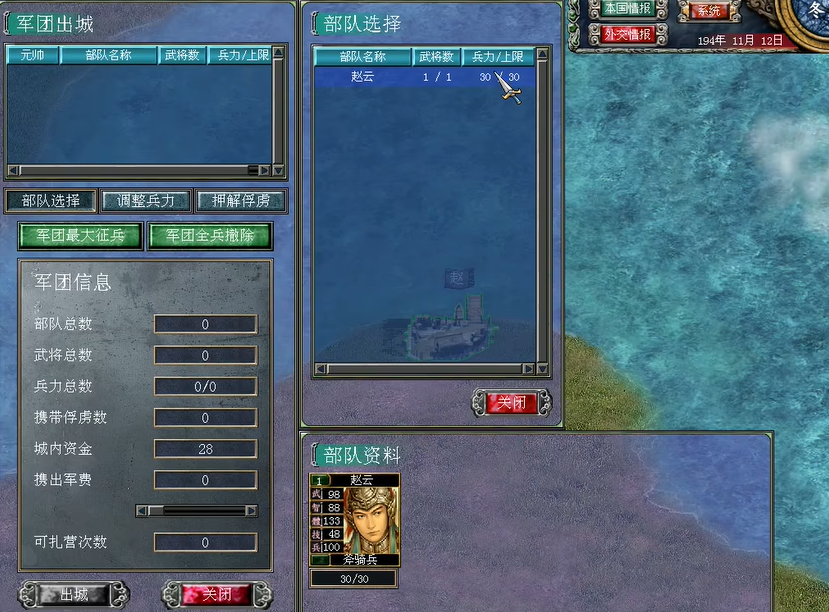
Task: Close the 军团出城 panel with 关闭
Action: pos(217,595)
